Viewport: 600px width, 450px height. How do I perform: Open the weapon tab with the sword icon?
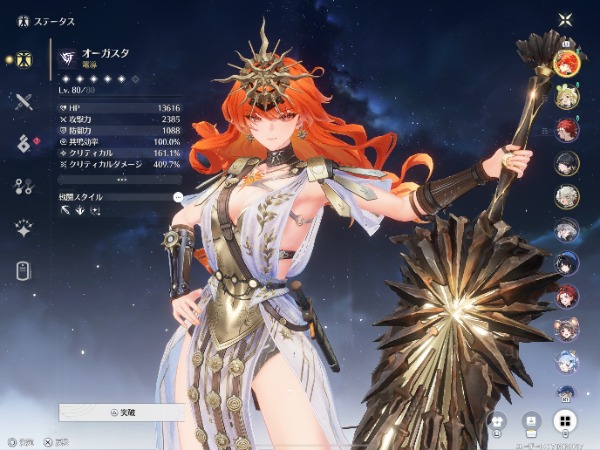tap(25, 101)
